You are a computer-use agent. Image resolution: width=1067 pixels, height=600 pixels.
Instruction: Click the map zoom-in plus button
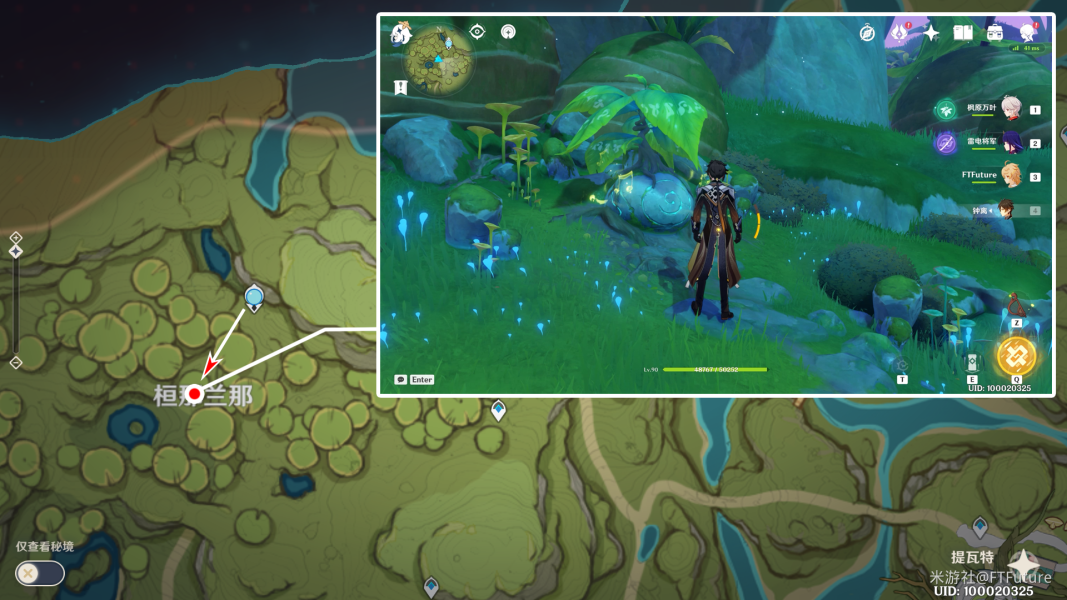tap(16, 238)
